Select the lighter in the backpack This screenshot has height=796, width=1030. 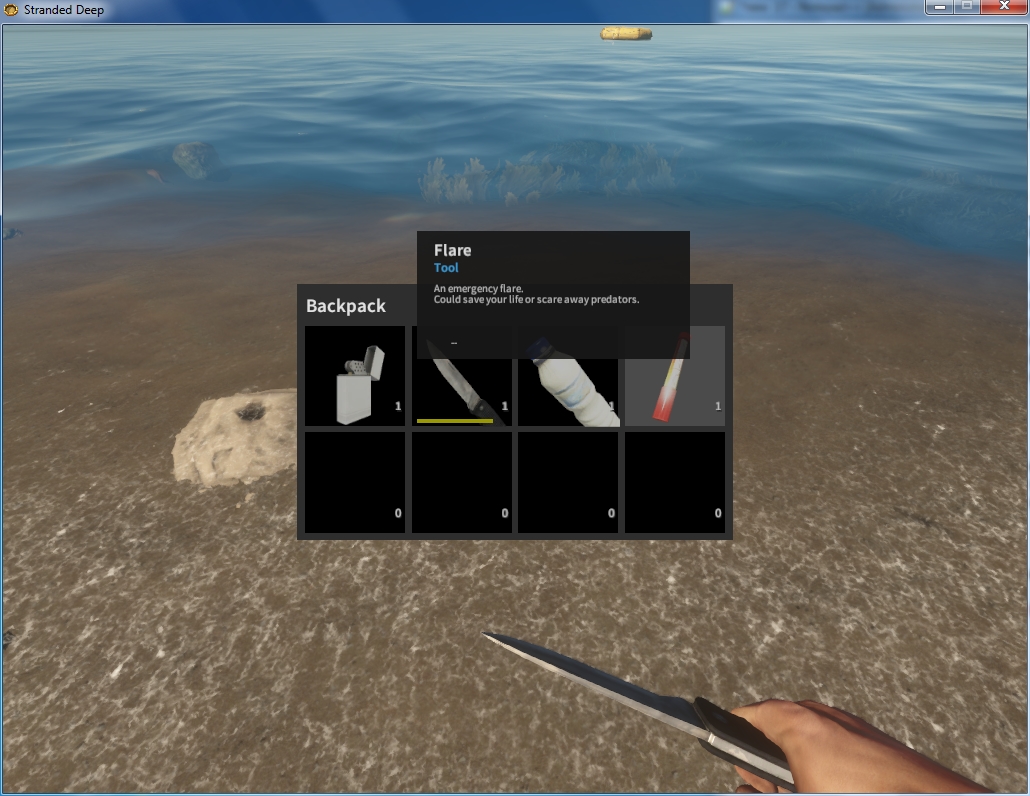pyautogui.click(x=355, y=377)
